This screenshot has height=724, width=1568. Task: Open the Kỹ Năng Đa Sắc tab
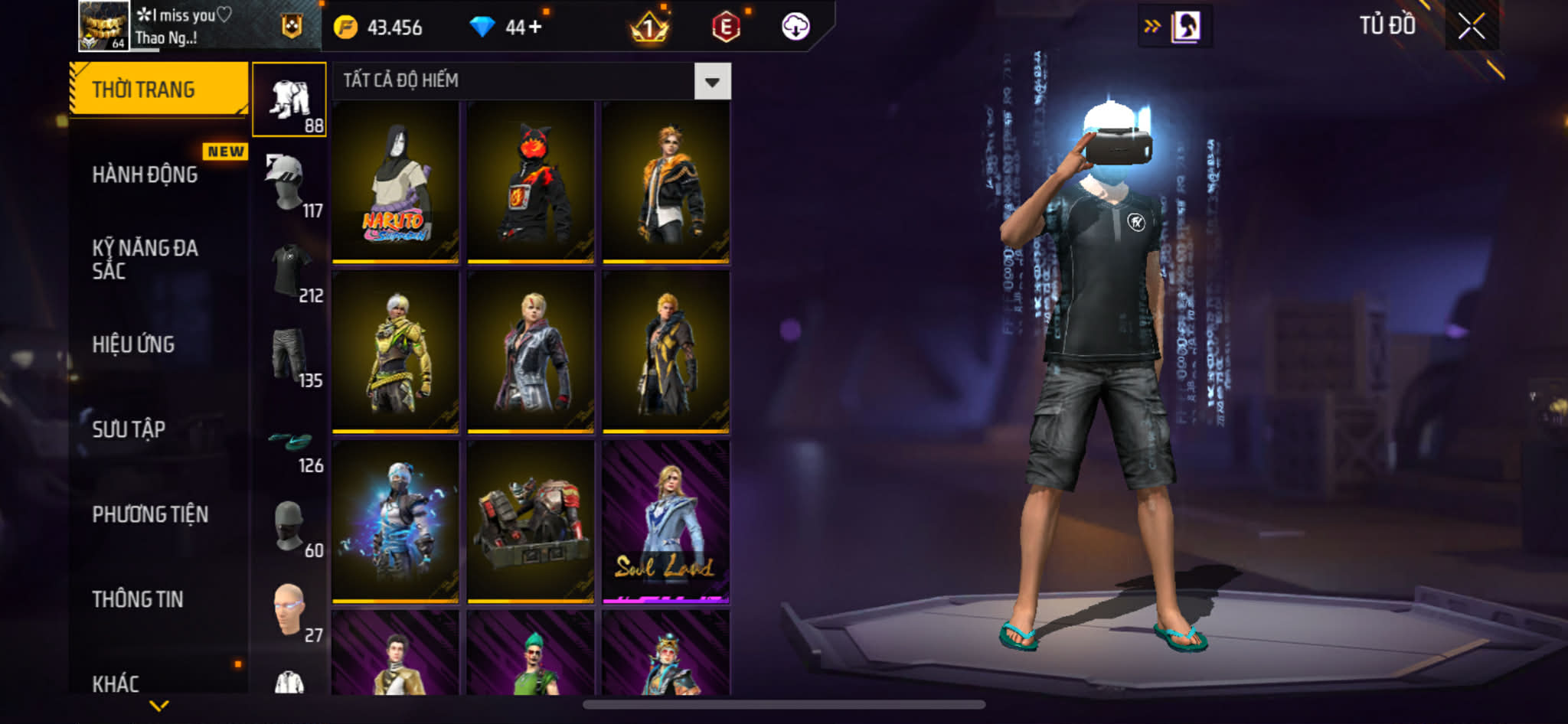pyautogui.click(x=145, y=259)
